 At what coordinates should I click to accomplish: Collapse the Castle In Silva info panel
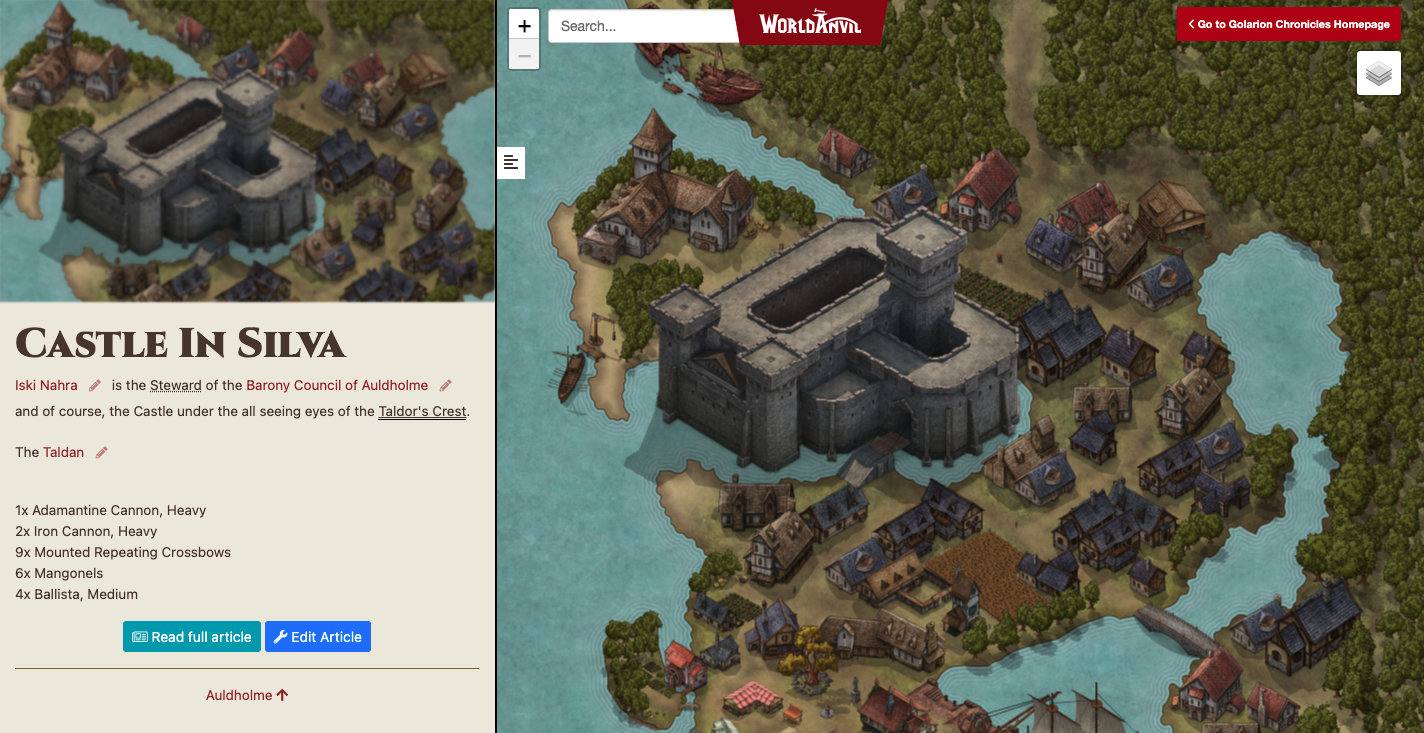[511, 162]
